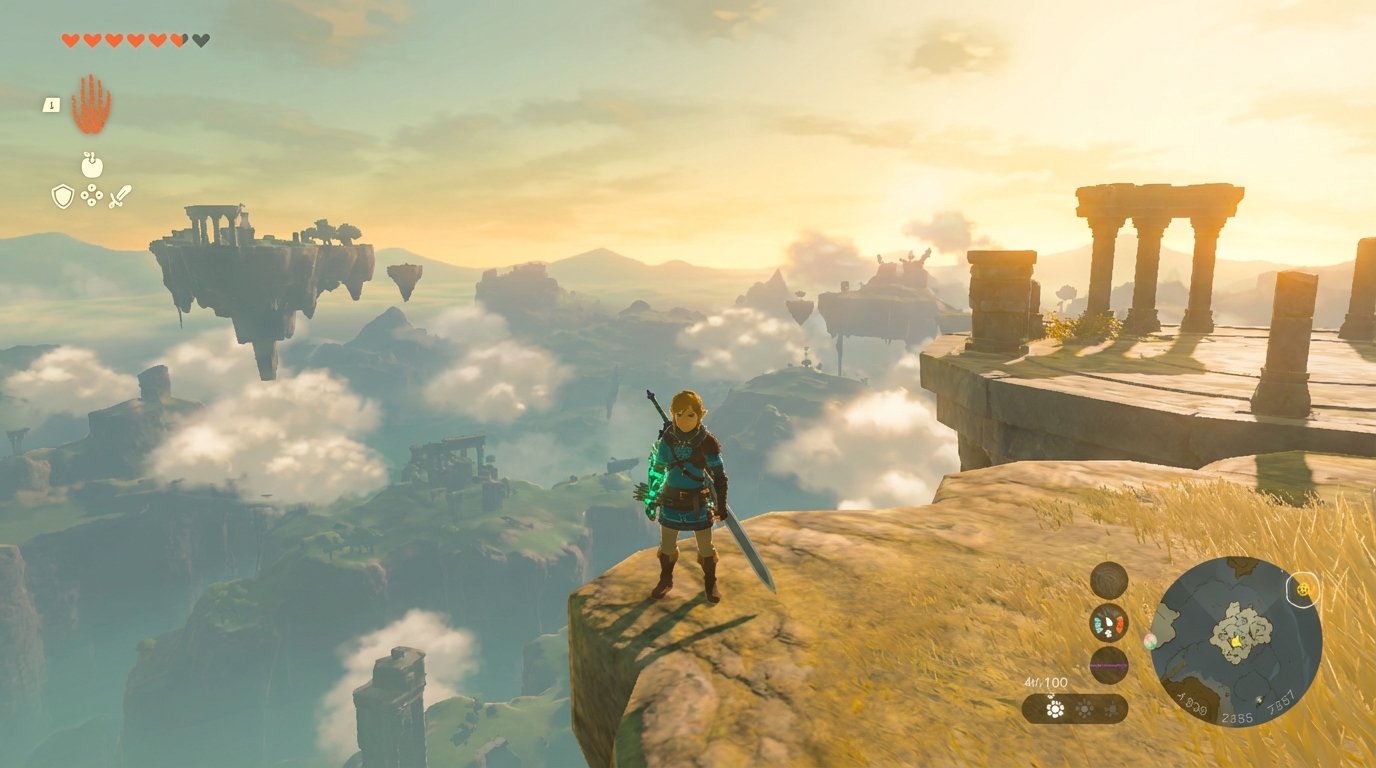The image size is (1376, 768).
Task: Select the sword icon in the status cluster
Action: tap(119, 194)
